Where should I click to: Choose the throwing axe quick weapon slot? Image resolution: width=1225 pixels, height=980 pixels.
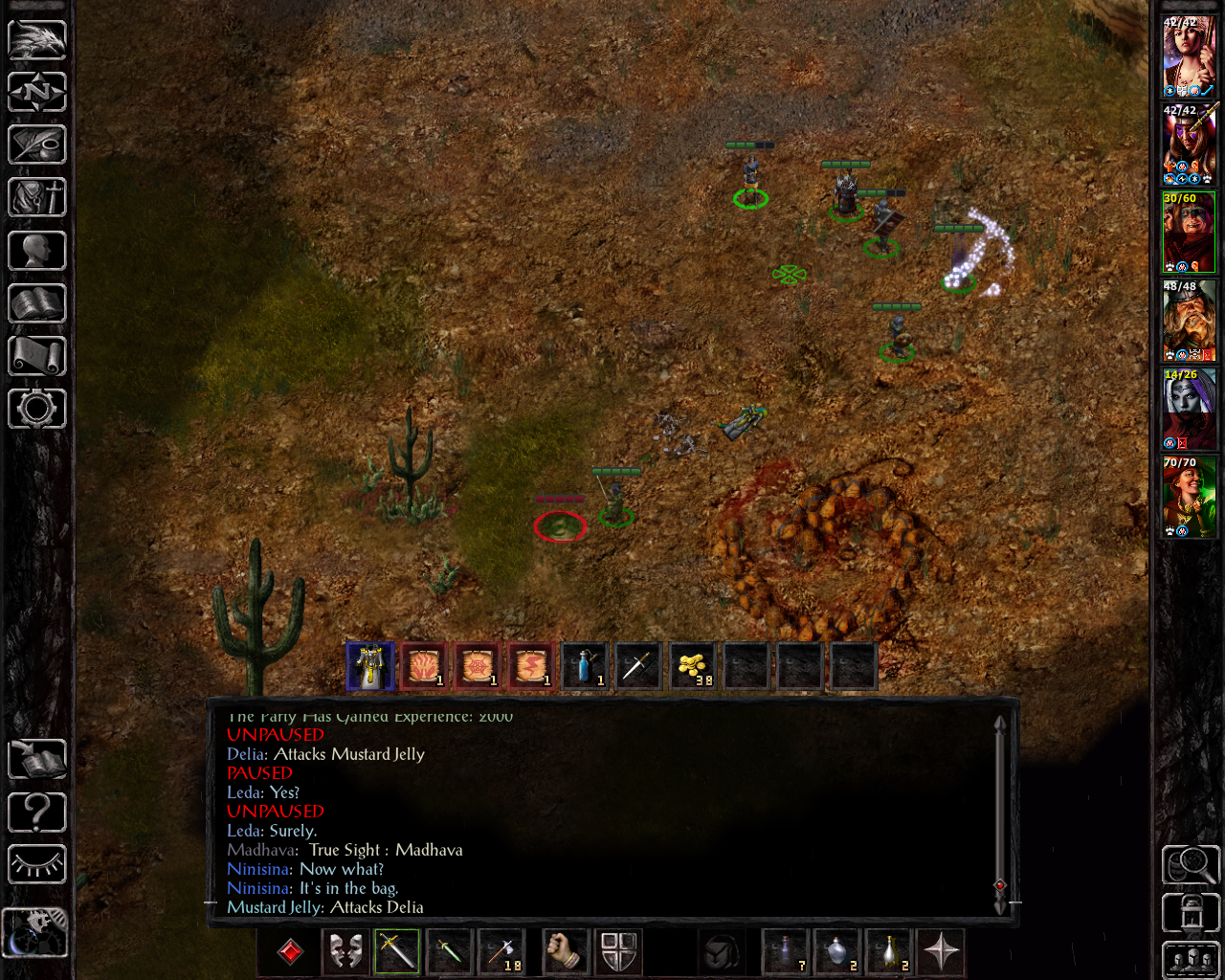501,951
